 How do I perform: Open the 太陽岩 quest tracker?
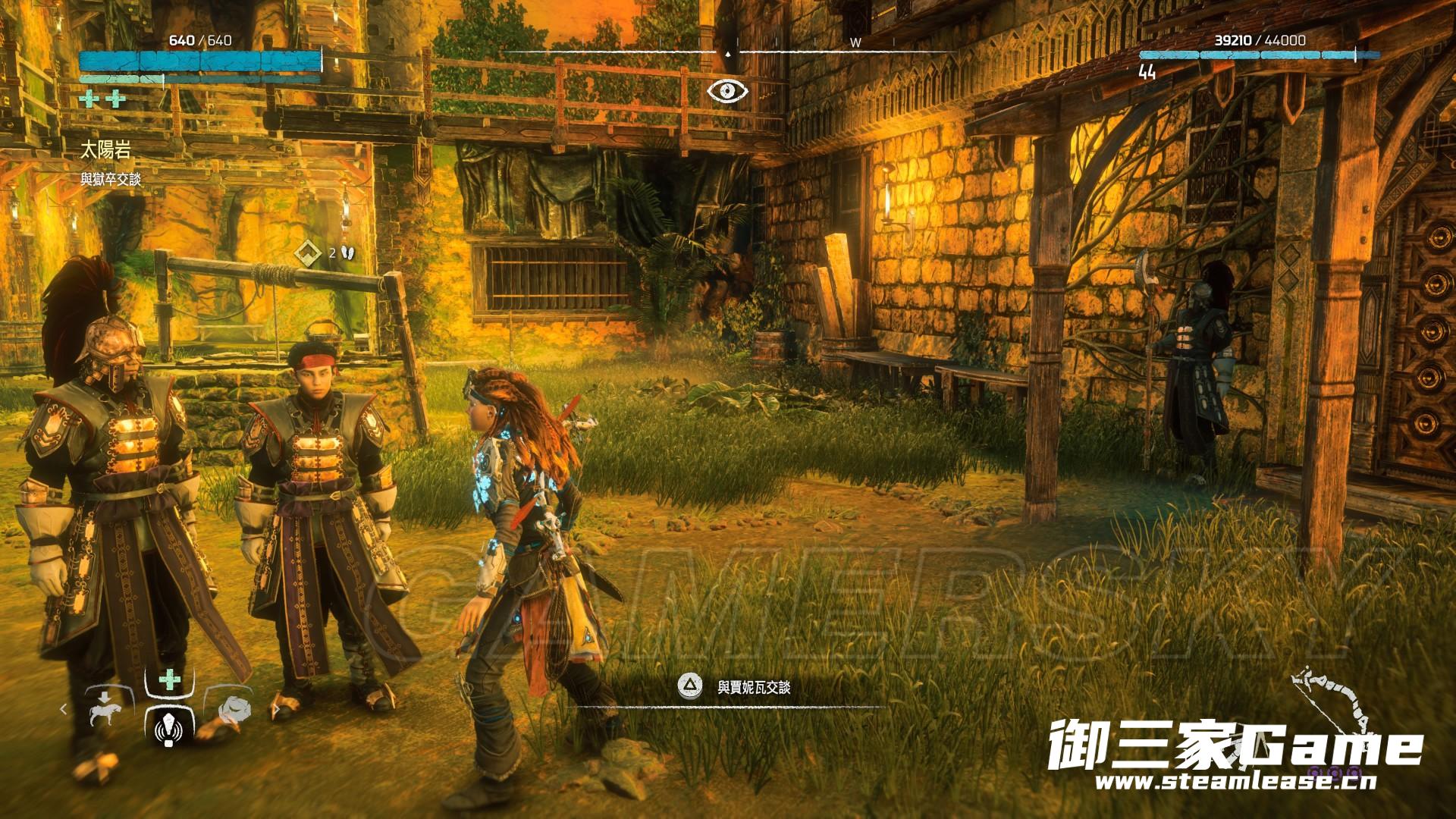[106, 151]
